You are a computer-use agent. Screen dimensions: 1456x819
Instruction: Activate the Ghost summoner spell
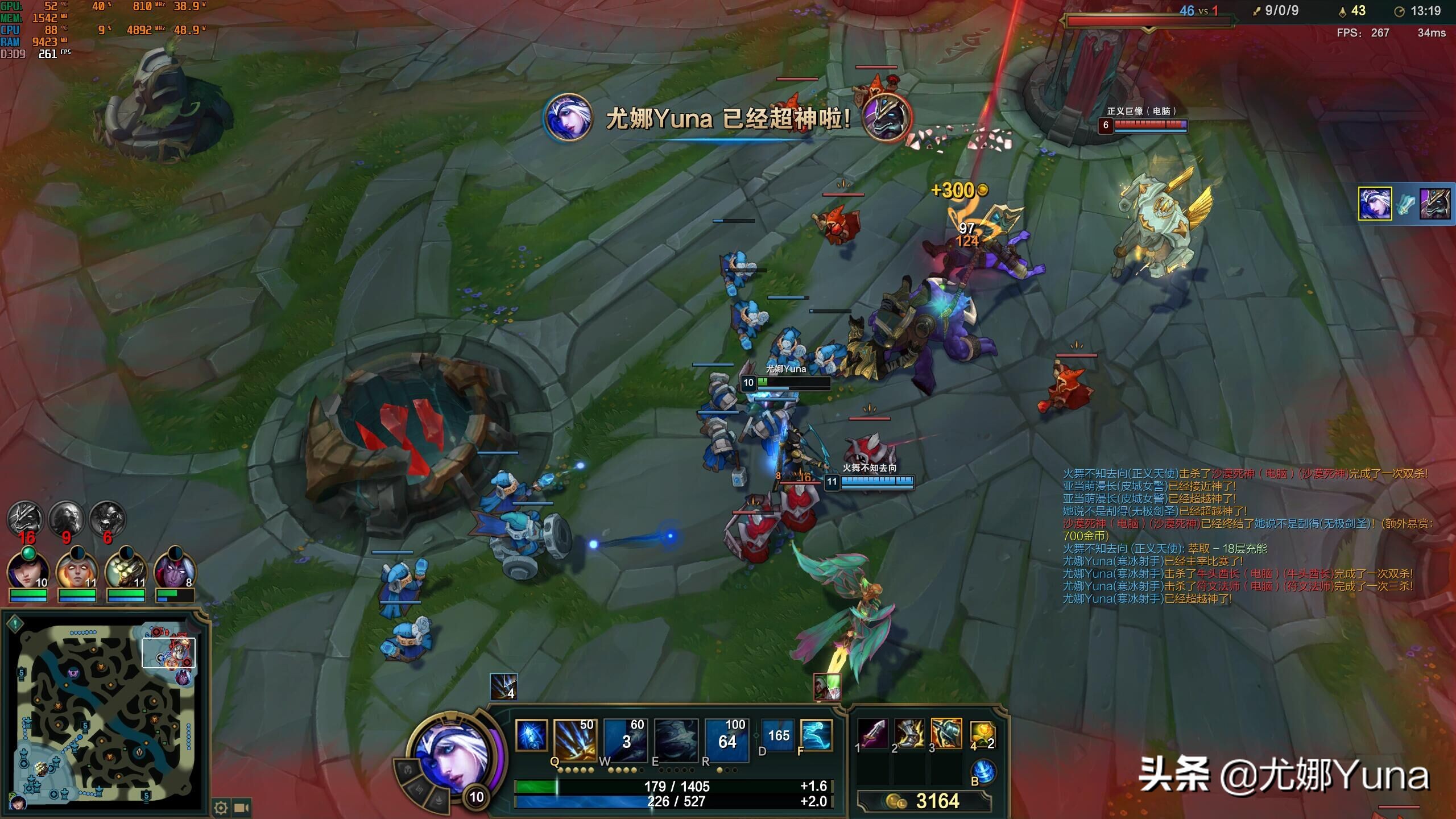click(x=816, y=735)
